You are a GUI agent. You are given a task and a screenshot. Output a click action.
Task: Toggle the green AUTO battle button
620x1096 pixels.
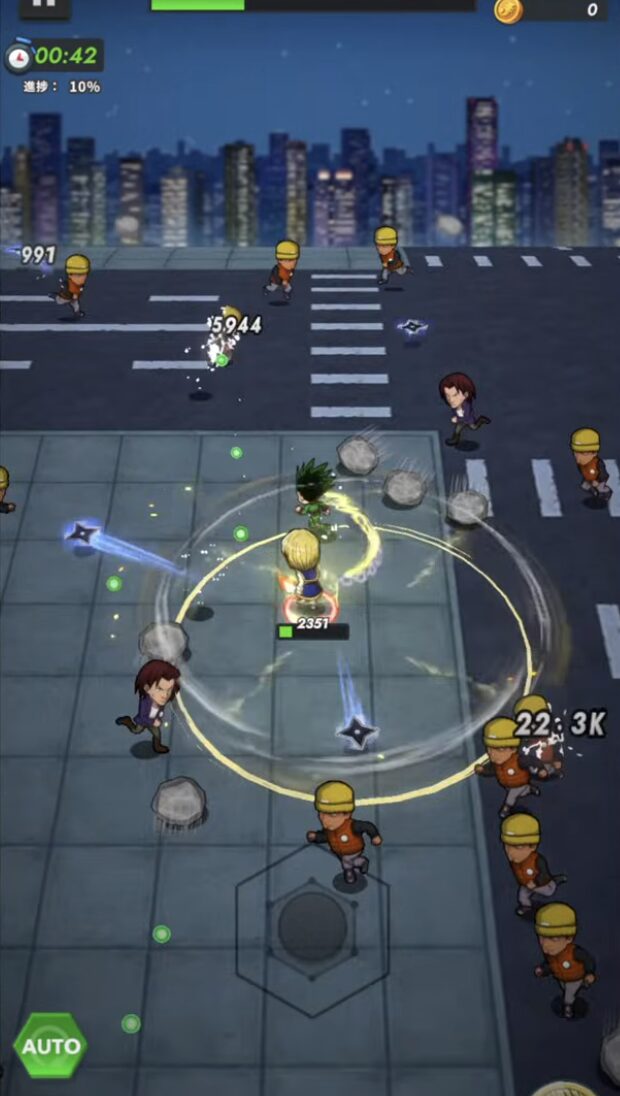(50, 1045)
